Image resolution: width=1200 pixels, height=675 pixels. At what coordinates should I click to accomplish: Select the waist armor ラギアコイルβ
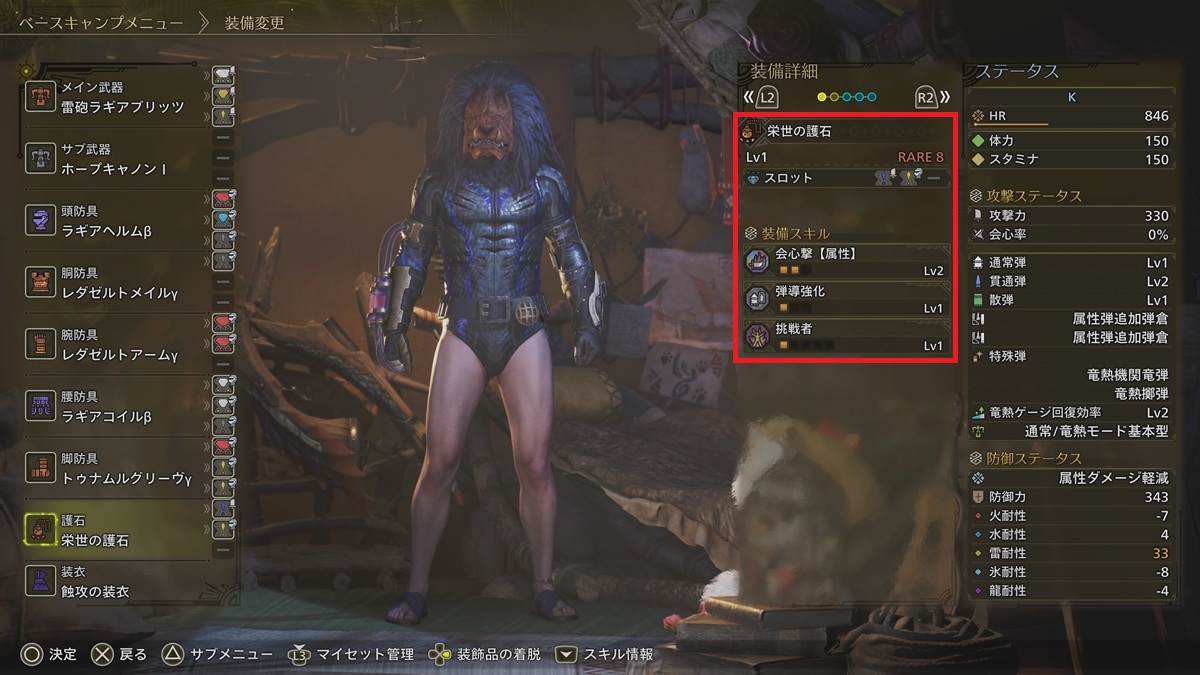coord(120,407)
